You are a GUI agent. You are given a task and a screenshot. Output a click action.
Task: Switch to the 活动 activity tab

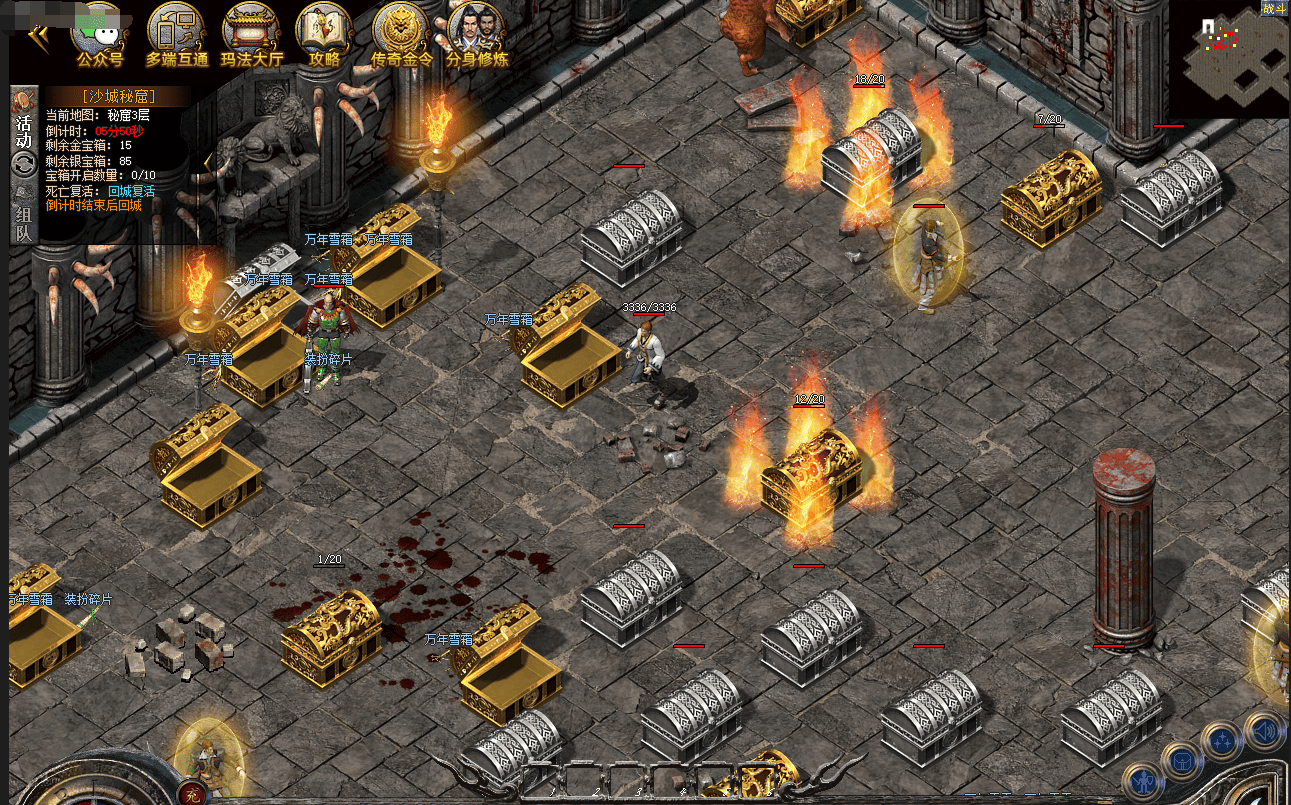pyautogui.click(x=24, y=124)
